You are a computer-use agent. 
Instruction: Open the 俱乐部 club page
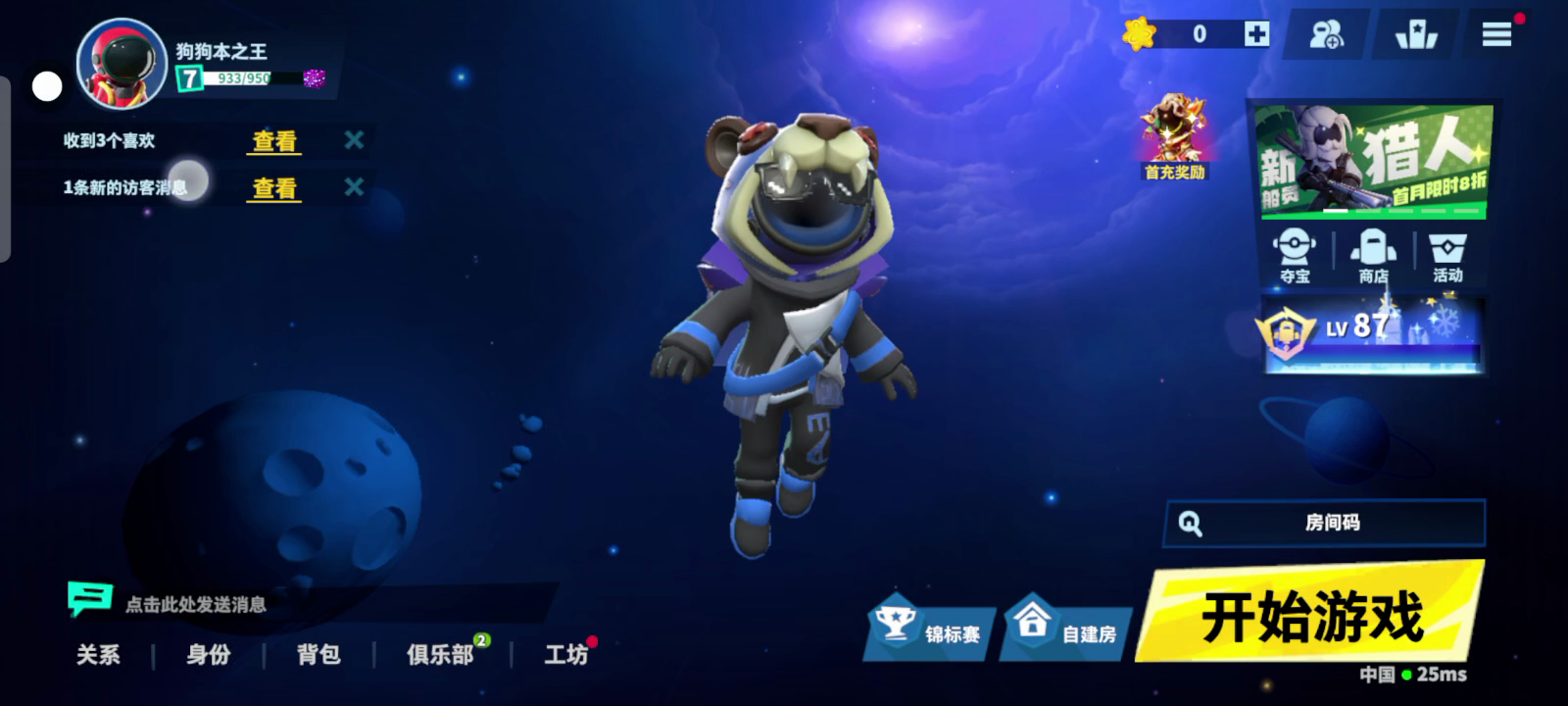coord(440,654)
